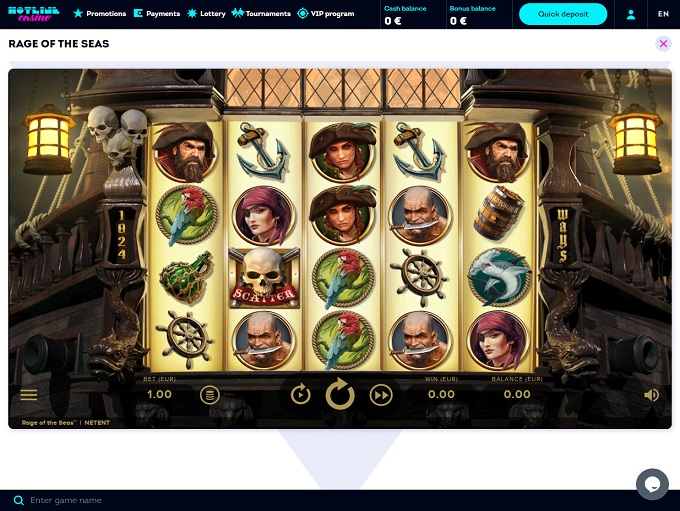Open the live chat support bubble

point(652,484)
